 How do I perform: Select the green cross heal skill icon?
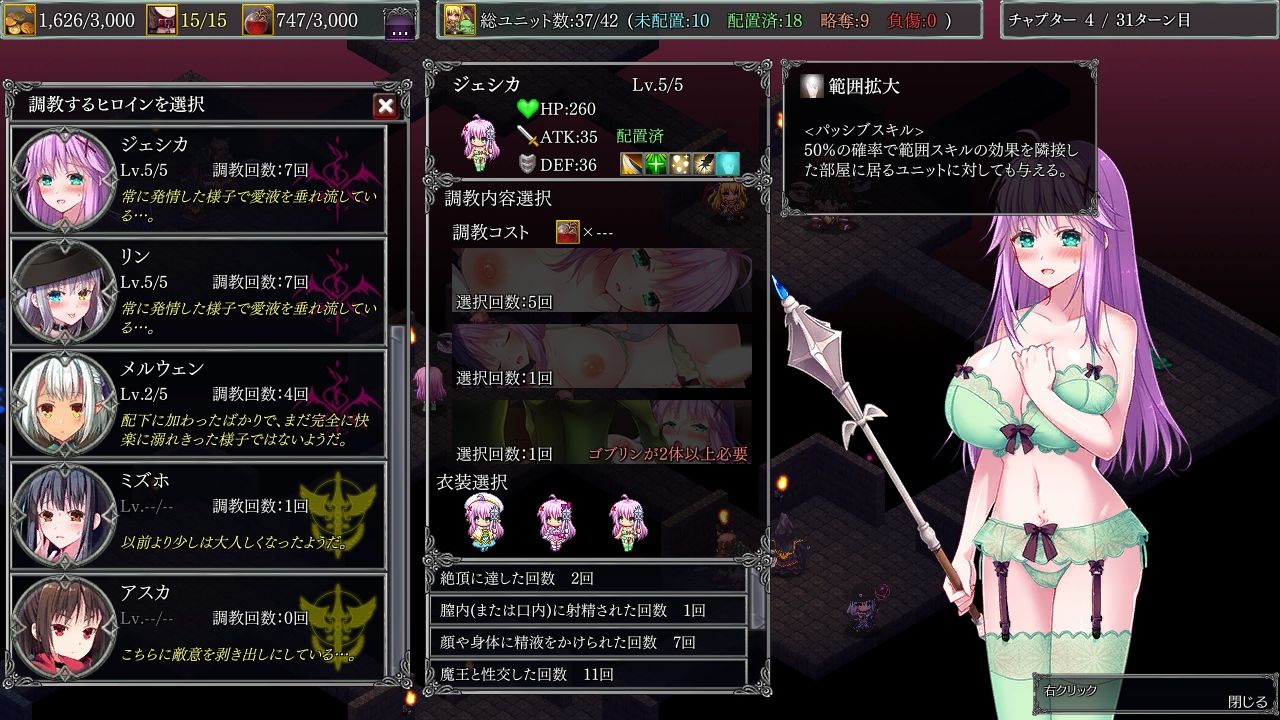656,163
